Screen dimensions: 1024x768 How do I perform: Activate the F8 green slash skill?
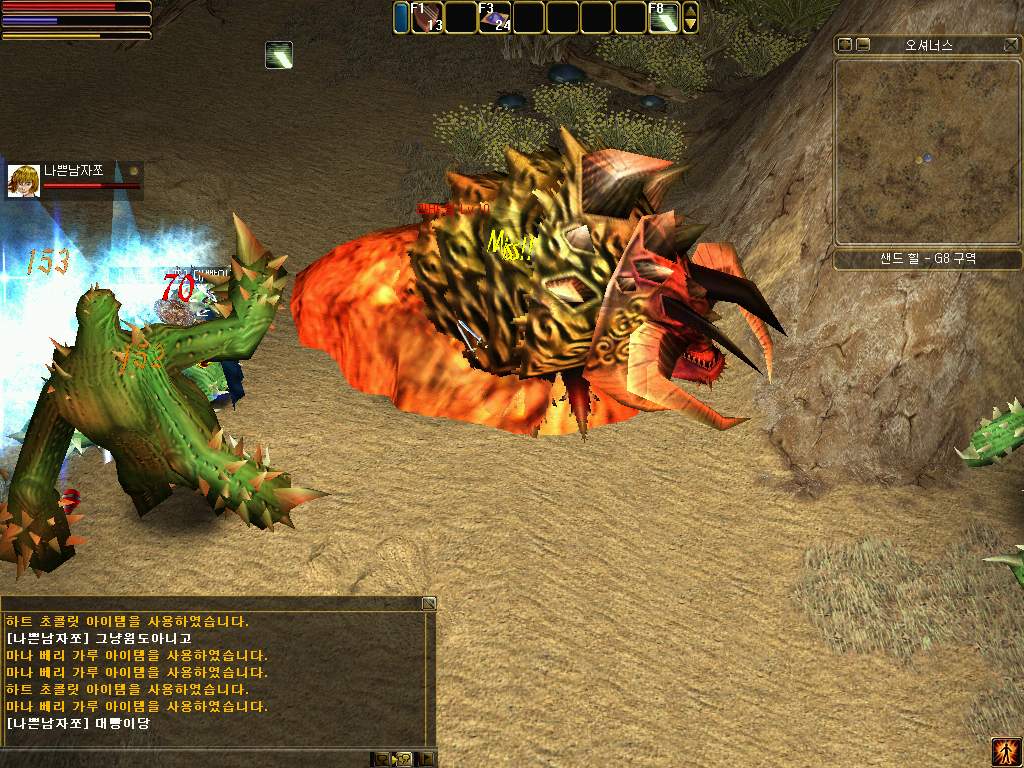click(664, 18)
